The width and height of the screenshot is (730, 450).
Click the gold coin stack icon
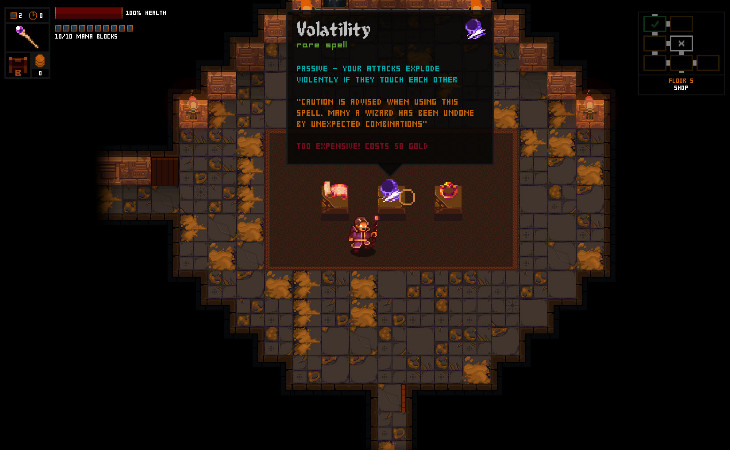[41, 62]
